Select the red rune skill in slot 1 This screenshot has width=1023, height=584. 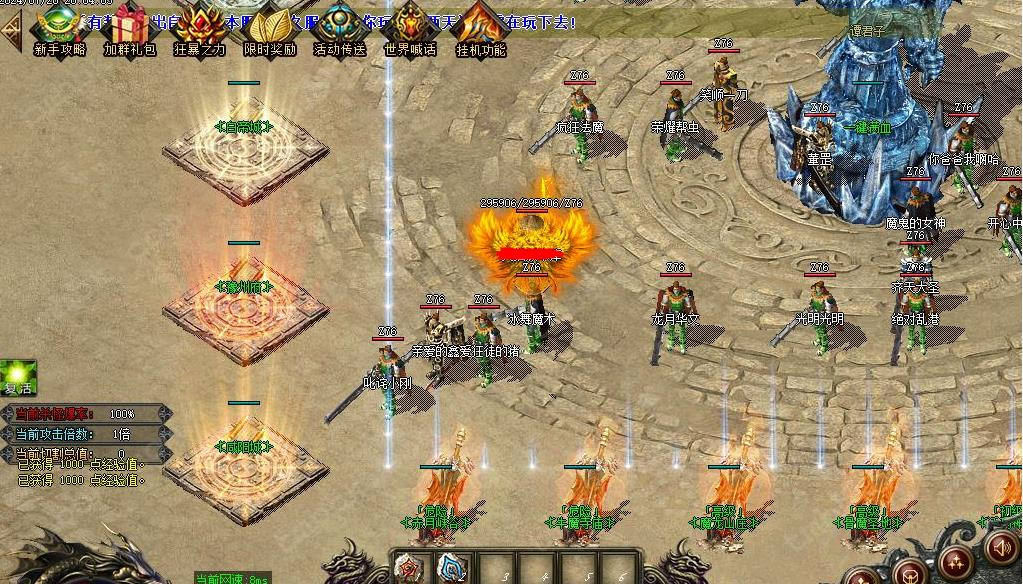(409, 568)
